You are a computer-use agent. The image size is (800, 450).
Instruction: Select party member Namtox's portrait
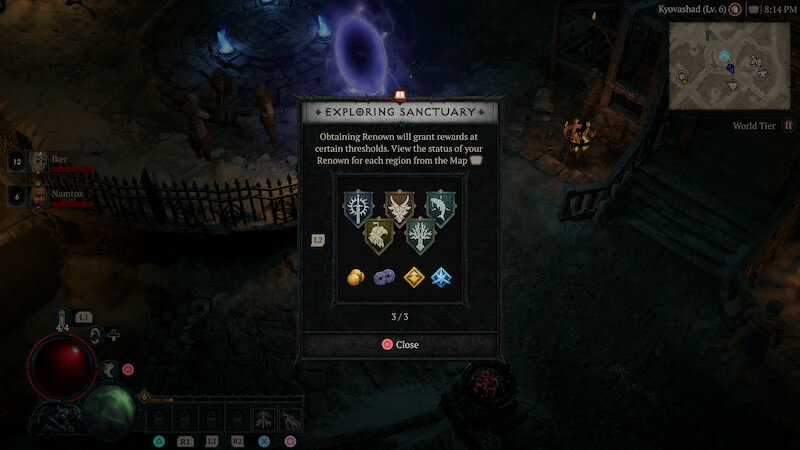click(x=38, y=194)
